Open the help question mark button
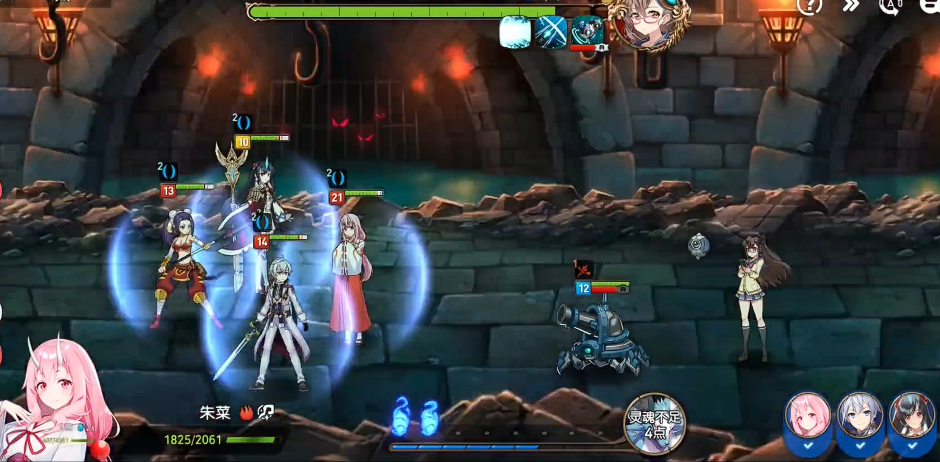Image resolution: width=940 pixels, height=462 pixels. 809,6
